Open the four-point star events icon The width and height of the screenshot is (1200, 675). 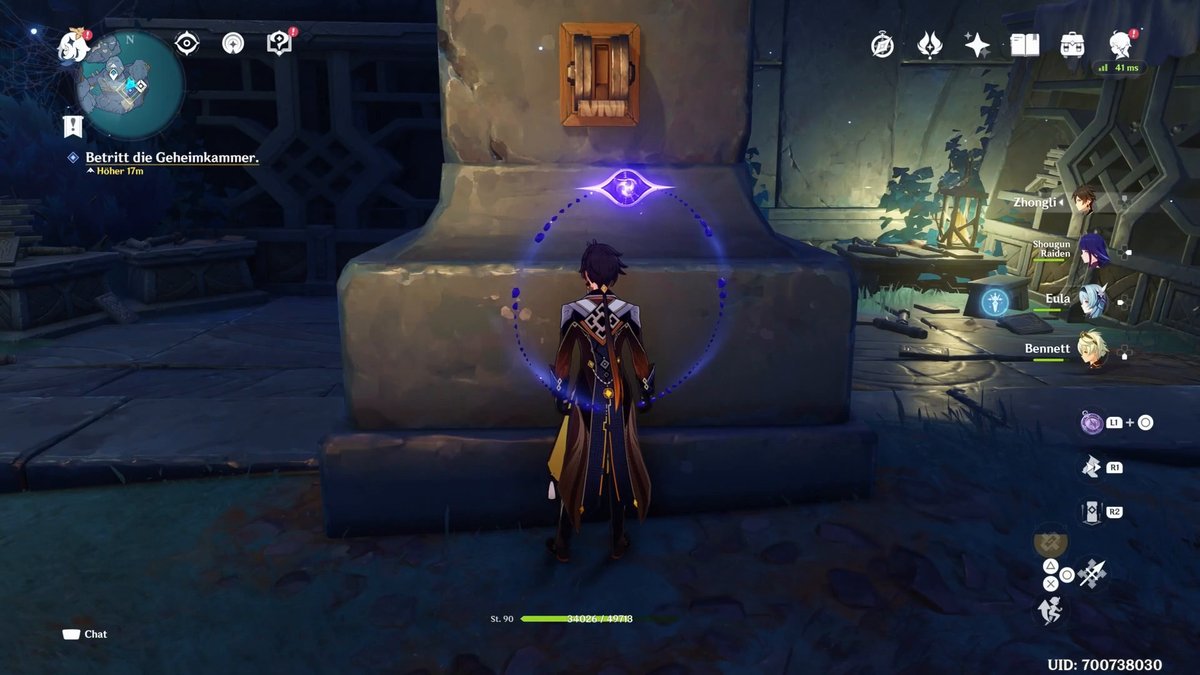[977, 44]
